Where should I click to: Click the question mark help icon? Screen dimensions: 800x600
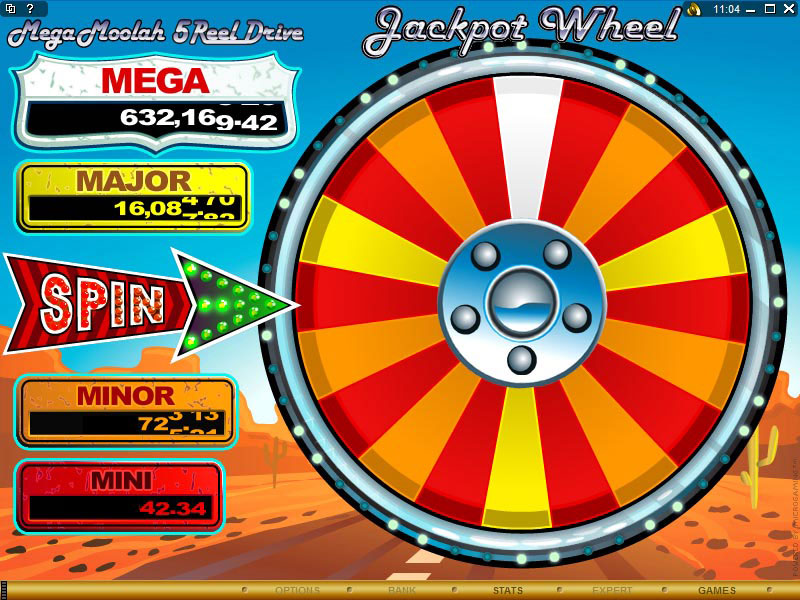tap(30, 8)
